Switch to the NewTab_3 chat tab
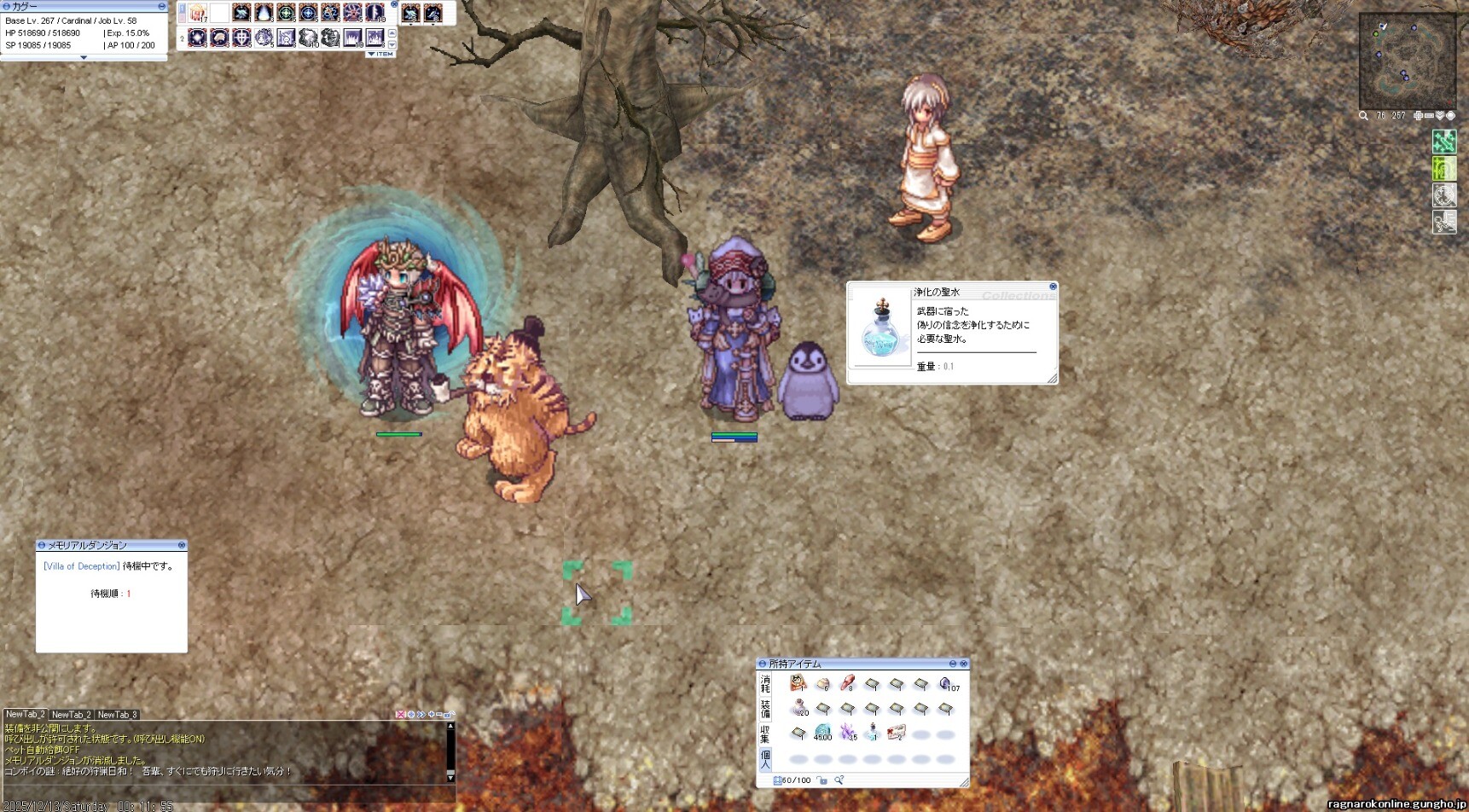1469x812 pixels. click(117, 715)
